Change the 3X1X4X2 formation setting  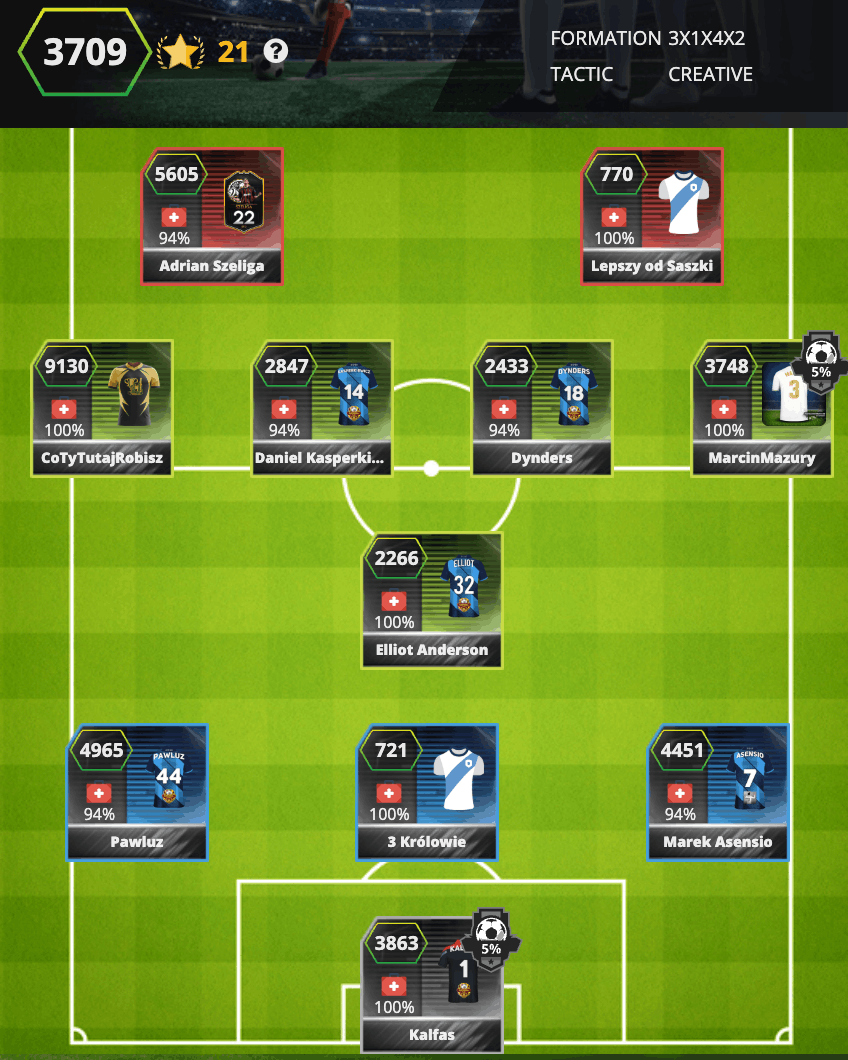point(706,39)
